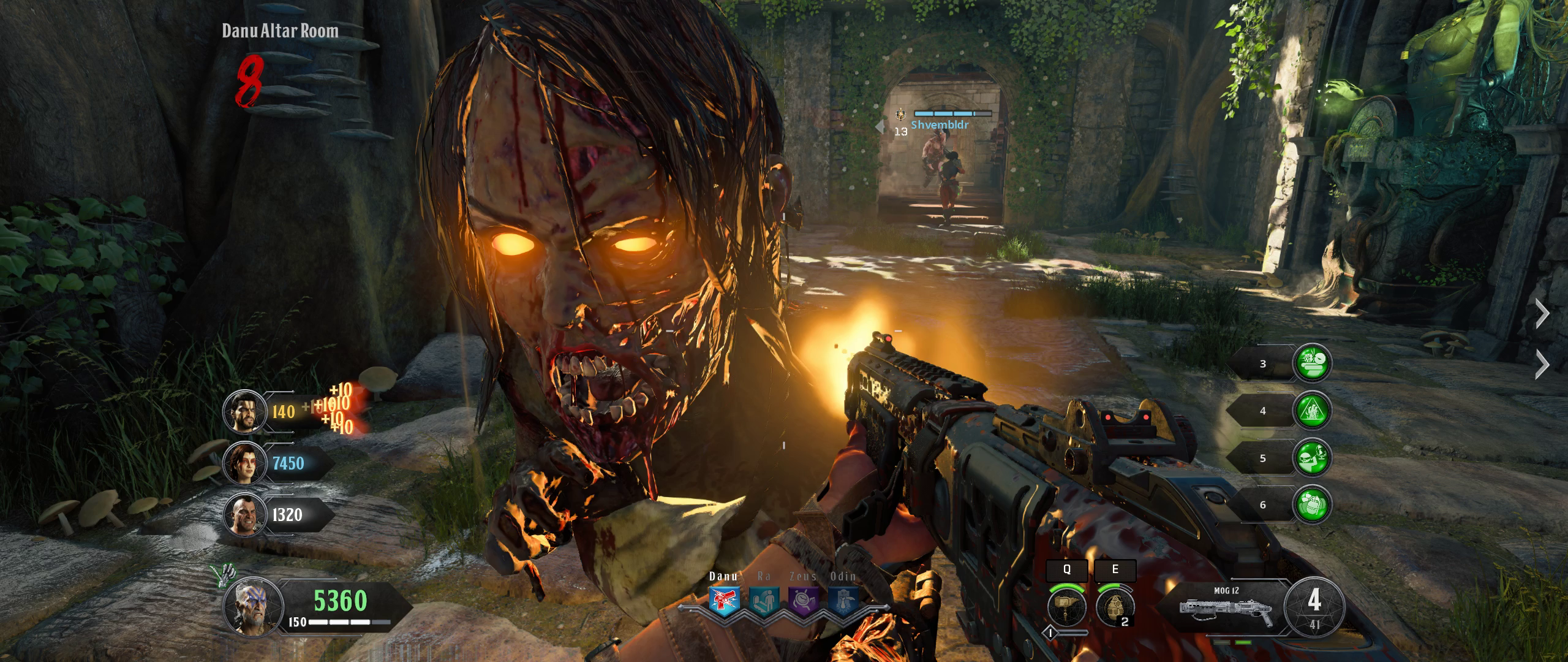
Task: Click the Shvembldr teammate nameplate
Action: pyautogui.click(x=940, y=124)
